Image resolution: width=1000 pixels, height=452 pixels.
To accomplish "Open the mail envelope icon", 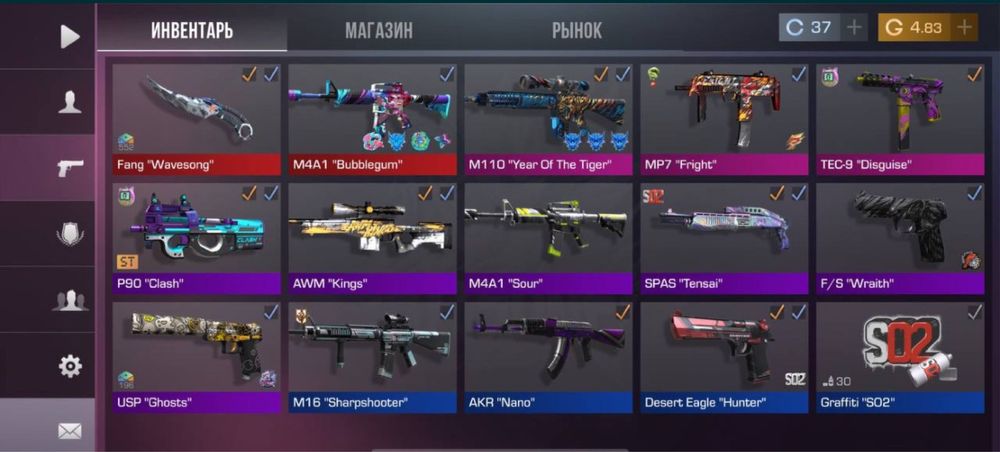I will pos(69,430).
